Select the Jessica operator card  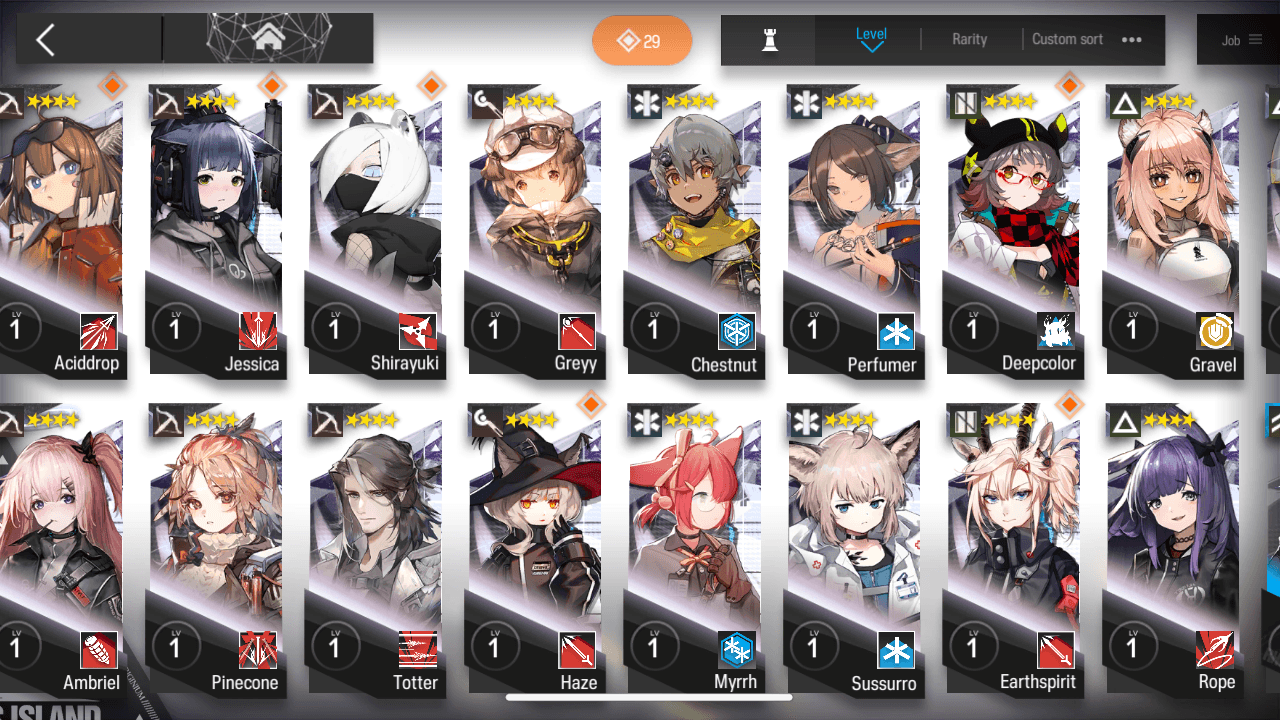tap(216, 230)
